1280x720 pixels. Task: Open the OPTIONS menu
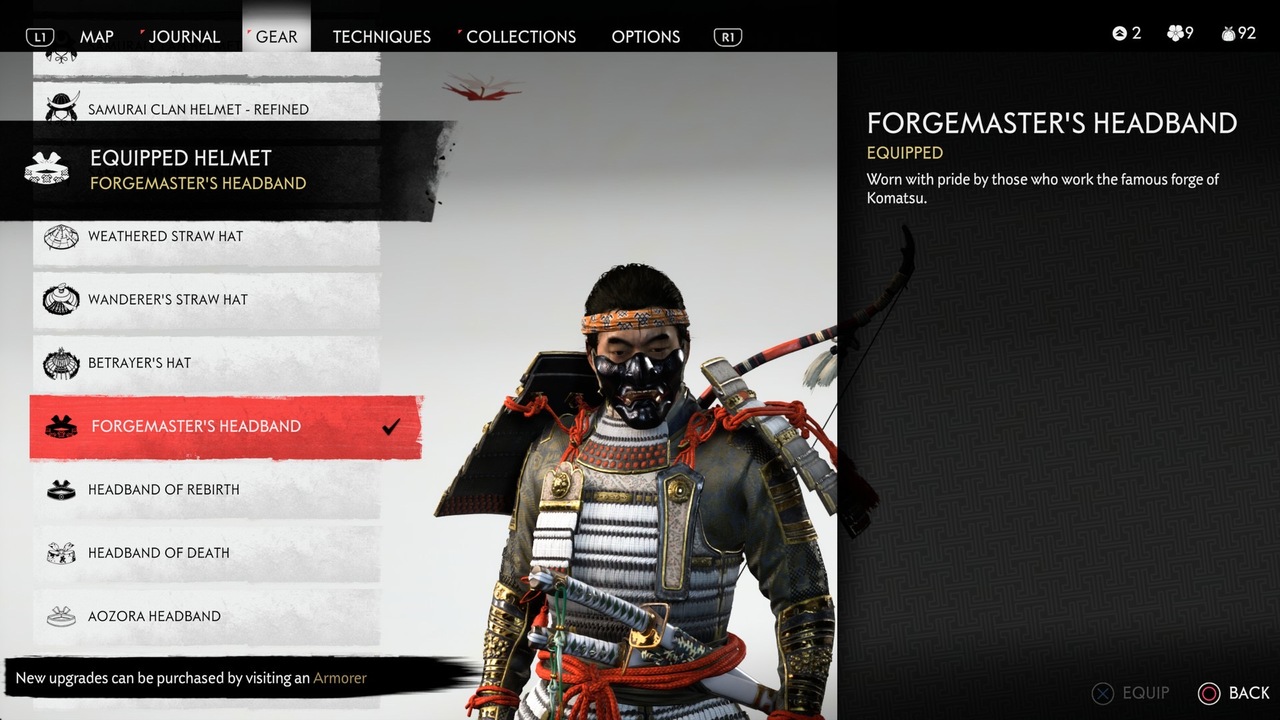tap(645, 36)
